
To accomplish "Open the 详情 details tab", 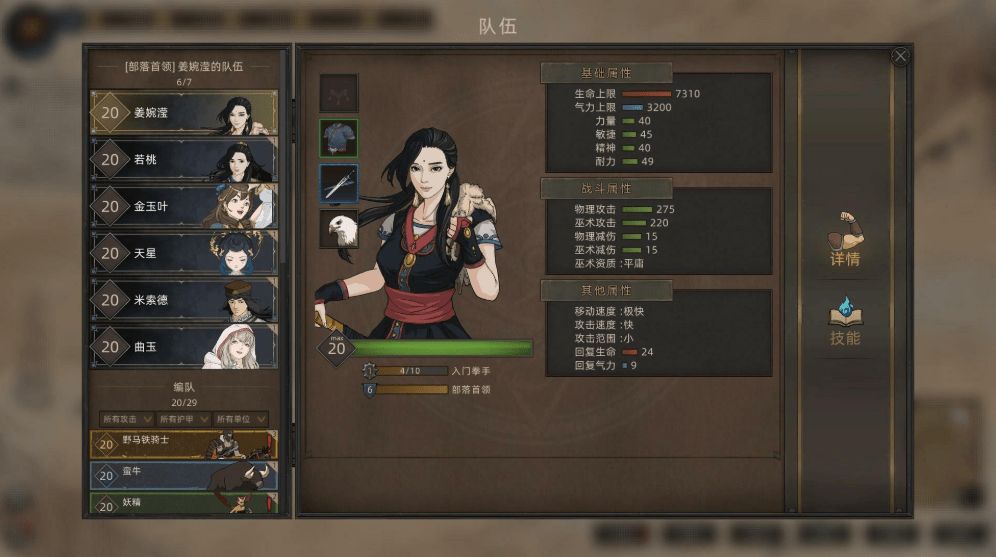I will point(845,240).
